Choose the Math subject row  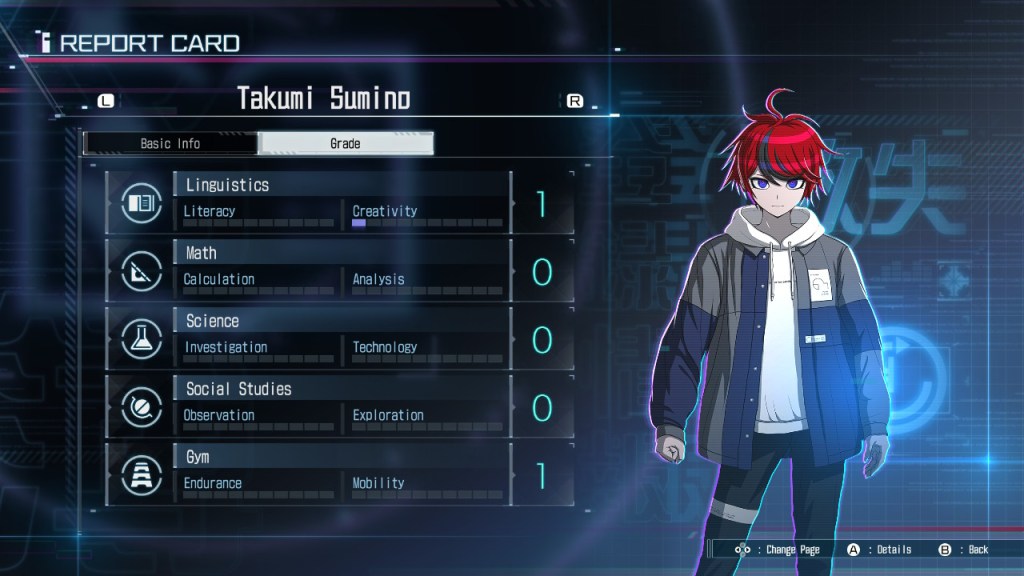tap(340, 270)
